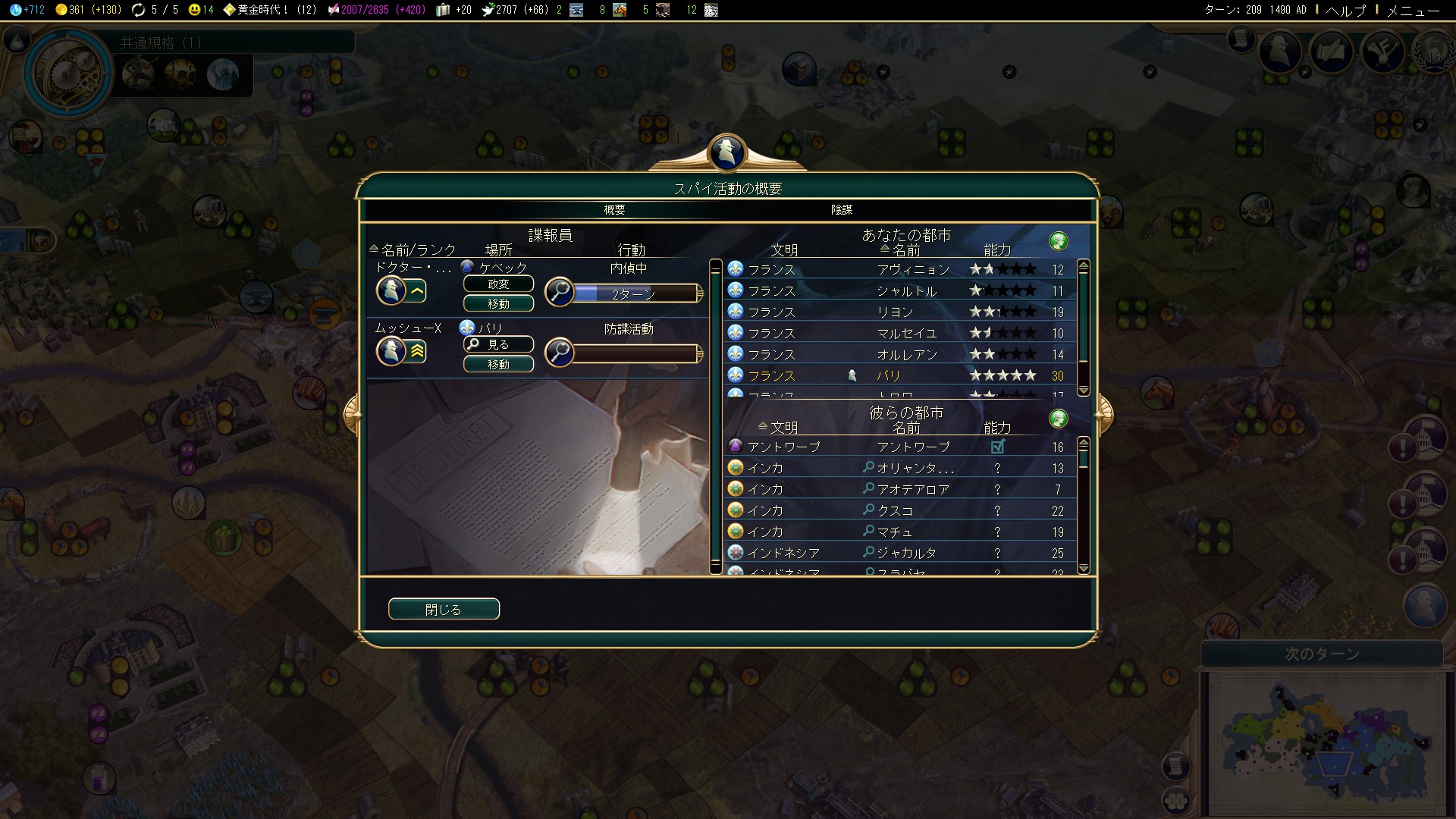Select the リヨン city row

click(902, 312)
